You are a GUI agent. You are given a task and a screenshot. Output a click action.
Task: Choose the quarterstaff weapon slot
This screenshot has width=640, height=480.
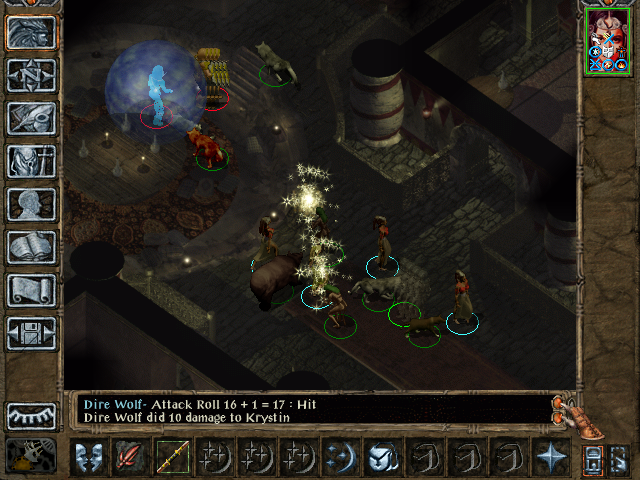172,457
